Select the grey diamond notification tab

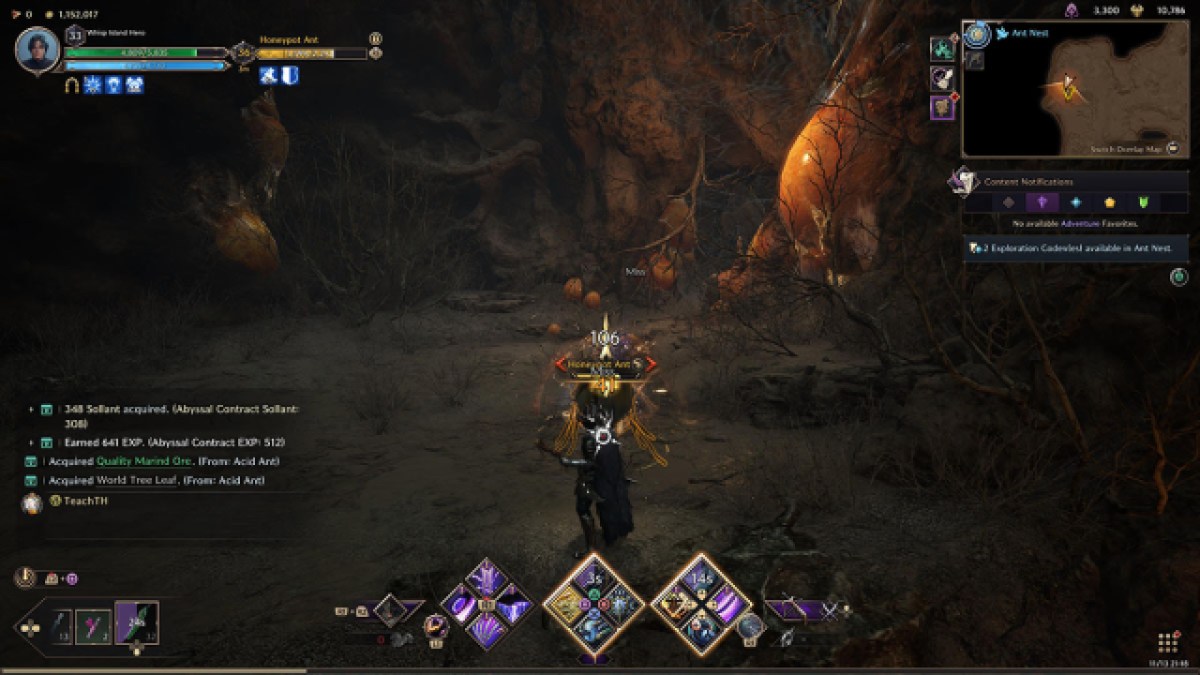pyautogui.click(x=1008, y=202)
